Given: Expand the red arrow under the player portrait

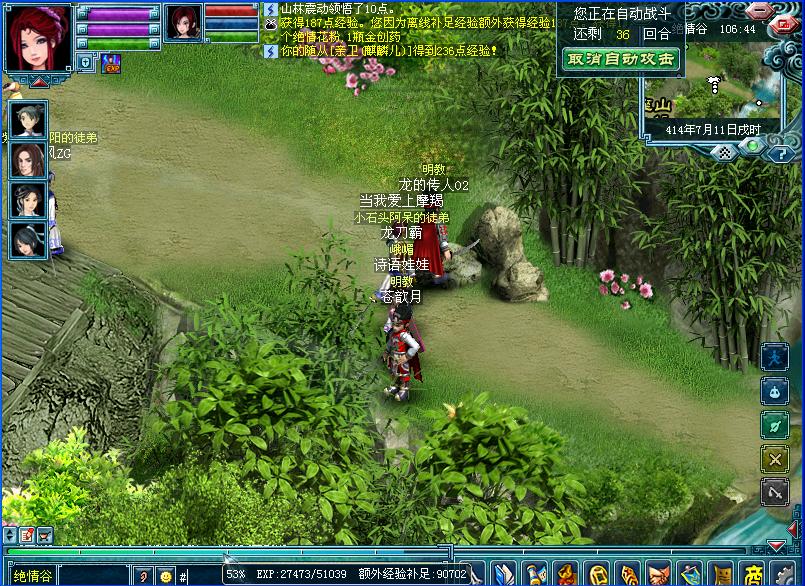Looking at the screenshot, I should 37,82.
